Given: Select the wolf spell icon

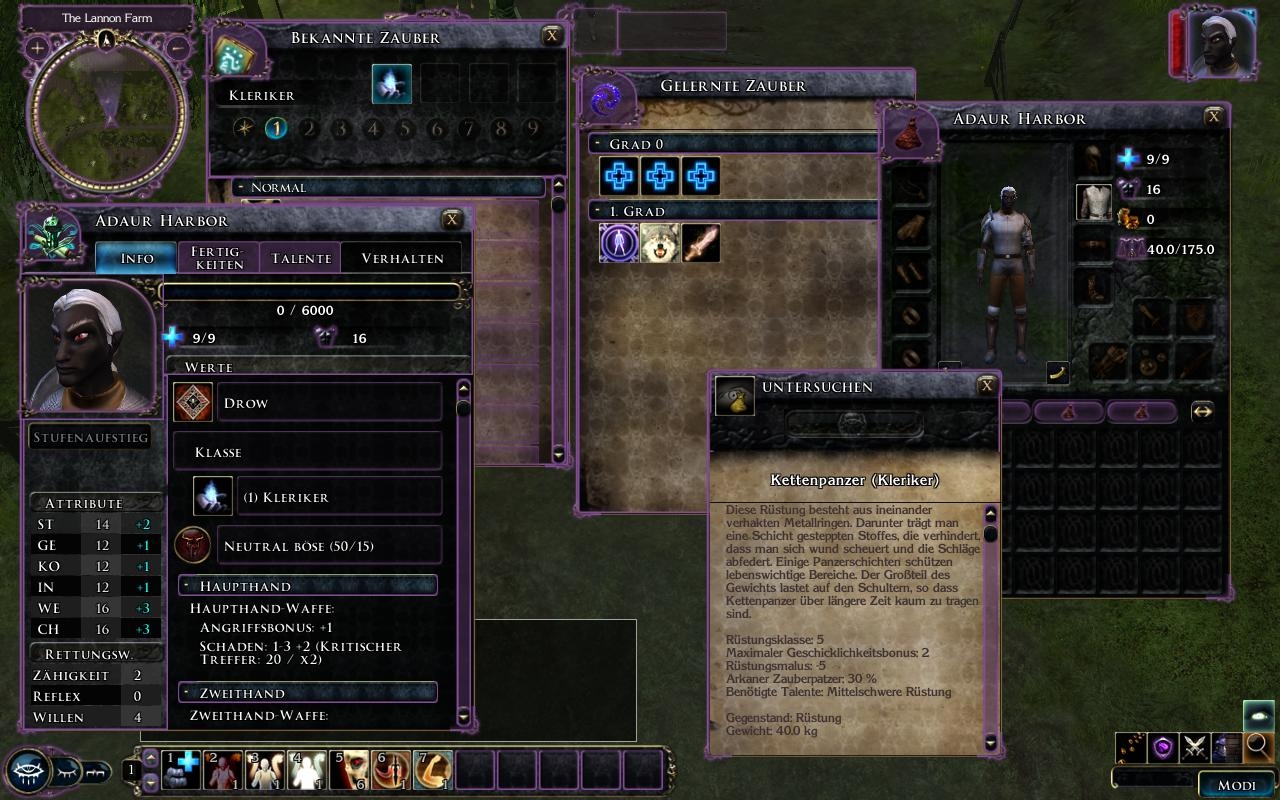Looking at the screenshot, I should (x=660, y=243).
